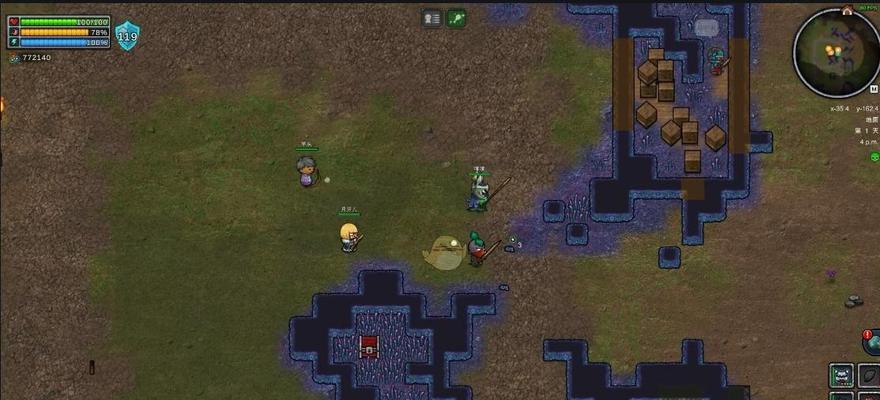Select the toothed monster hotbar slot
Viewport: 880px width, 400px height.
point(843,375)
